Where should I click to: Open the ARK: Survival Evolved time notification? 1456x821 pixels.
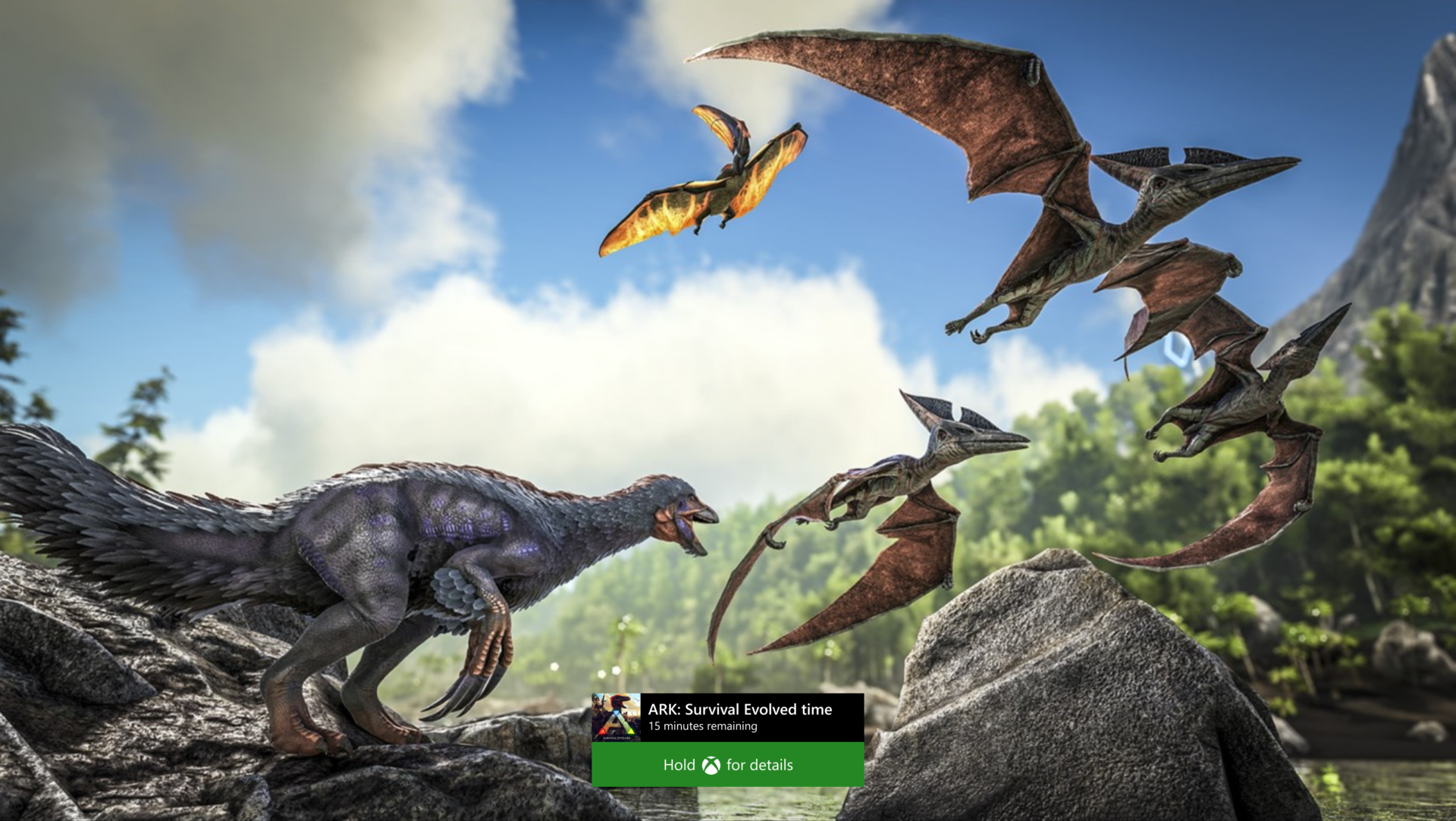click(x=739, y=716)
